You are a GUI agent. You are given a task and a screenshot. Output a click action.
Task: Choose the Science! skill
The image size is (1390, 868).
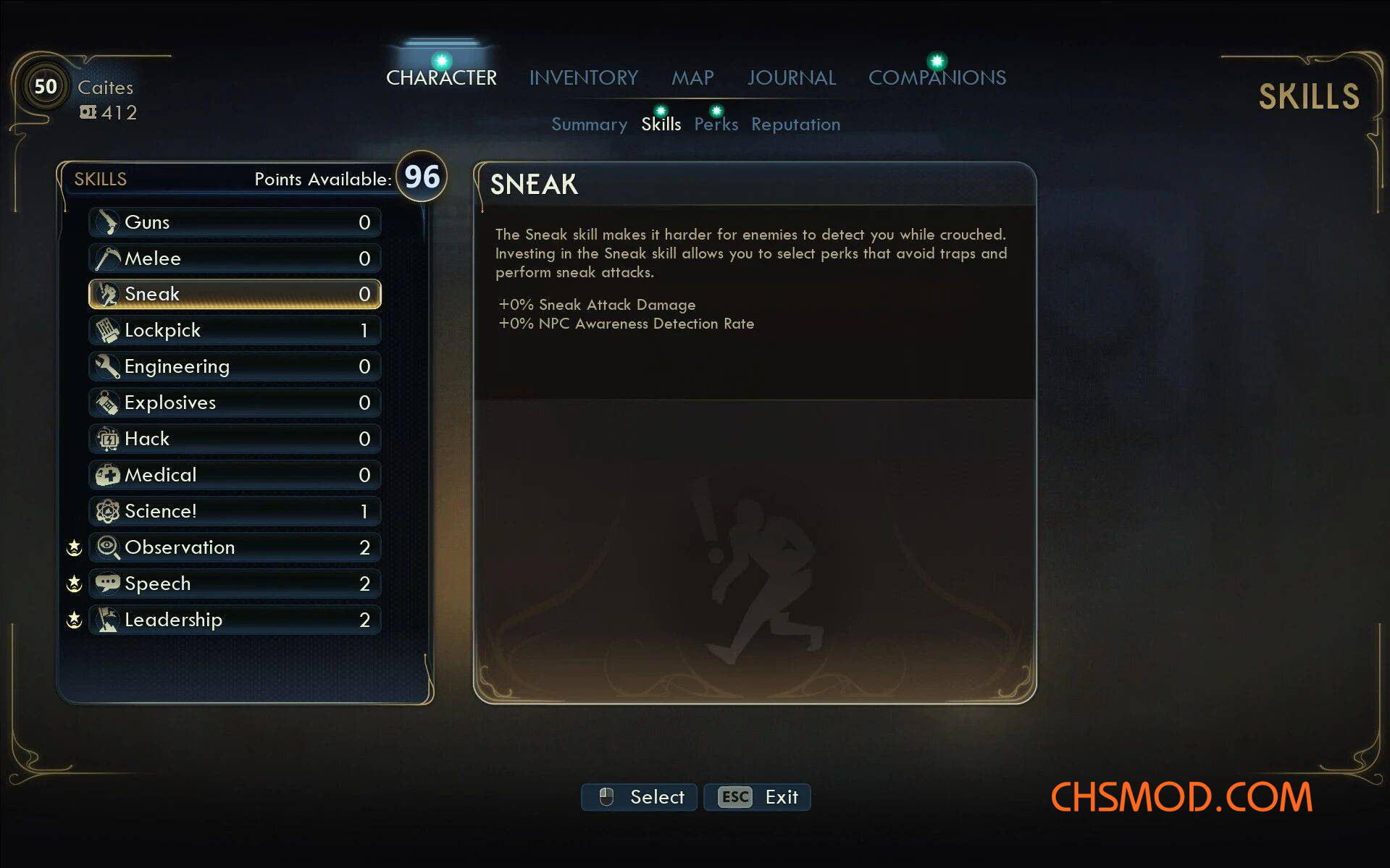pyautogui.click(x=235, y=511)
